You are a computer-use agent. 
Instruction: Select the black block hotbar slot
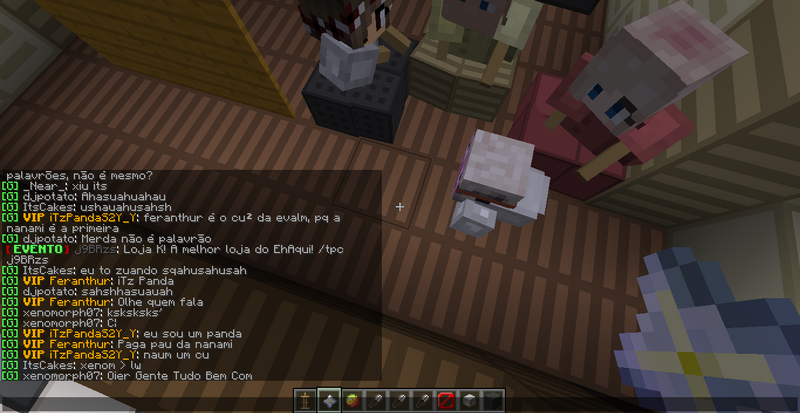492,401
